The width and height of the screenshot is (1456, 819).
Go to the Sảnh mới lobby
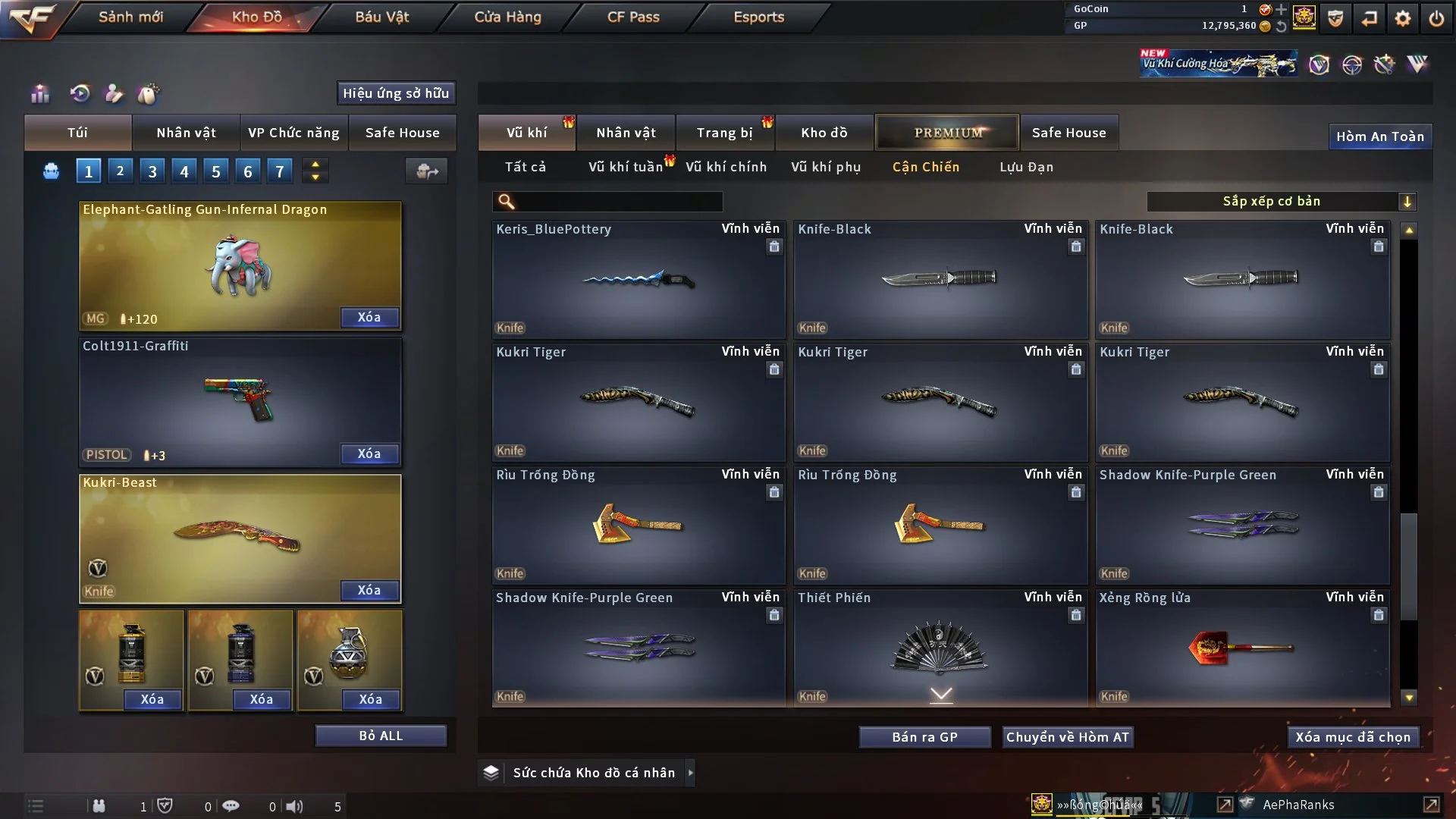click(130, 17)
